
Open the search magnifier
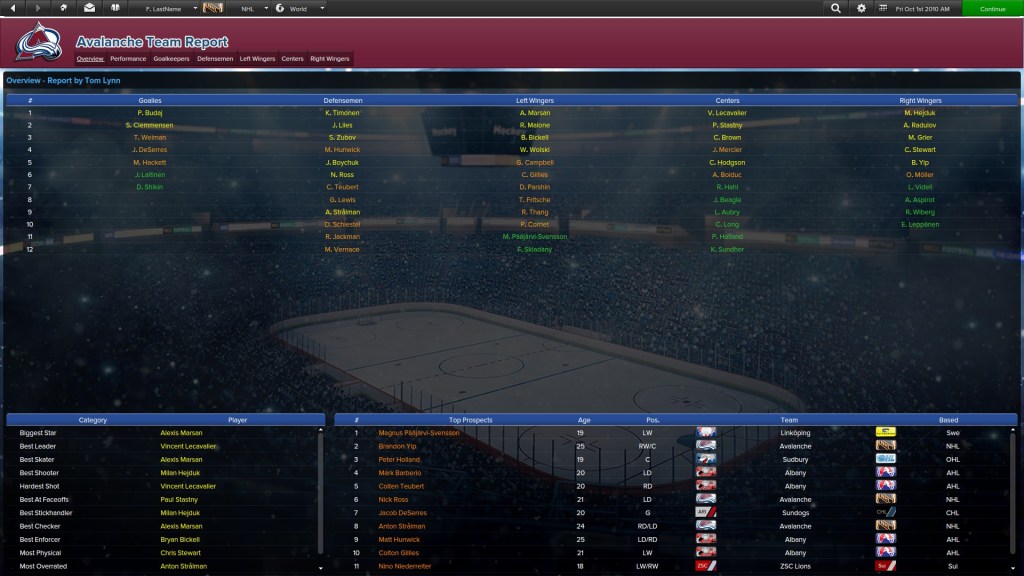coord(836,8)
